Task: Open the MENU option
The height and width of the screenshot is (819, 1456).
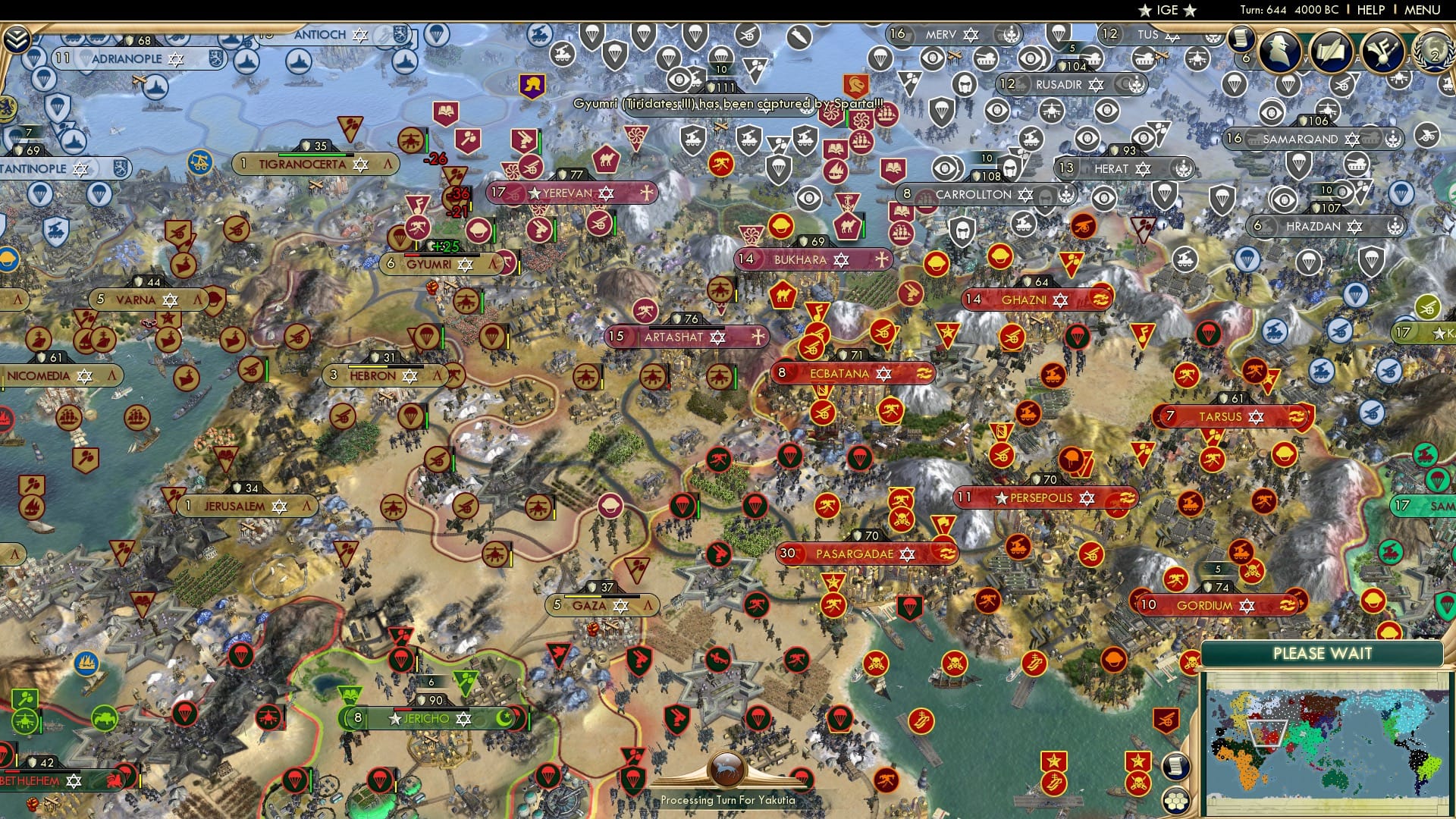Action: click(1423, 10)
